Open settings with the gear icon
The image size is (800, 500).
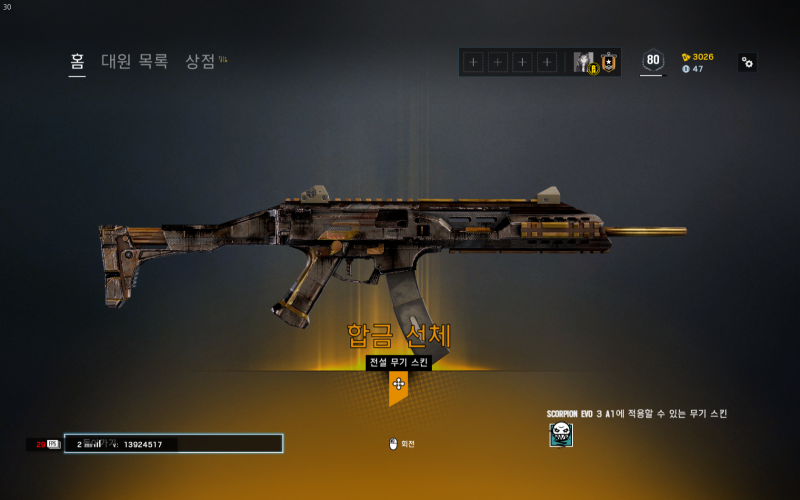pyautogui.click(x=747, y=62)
